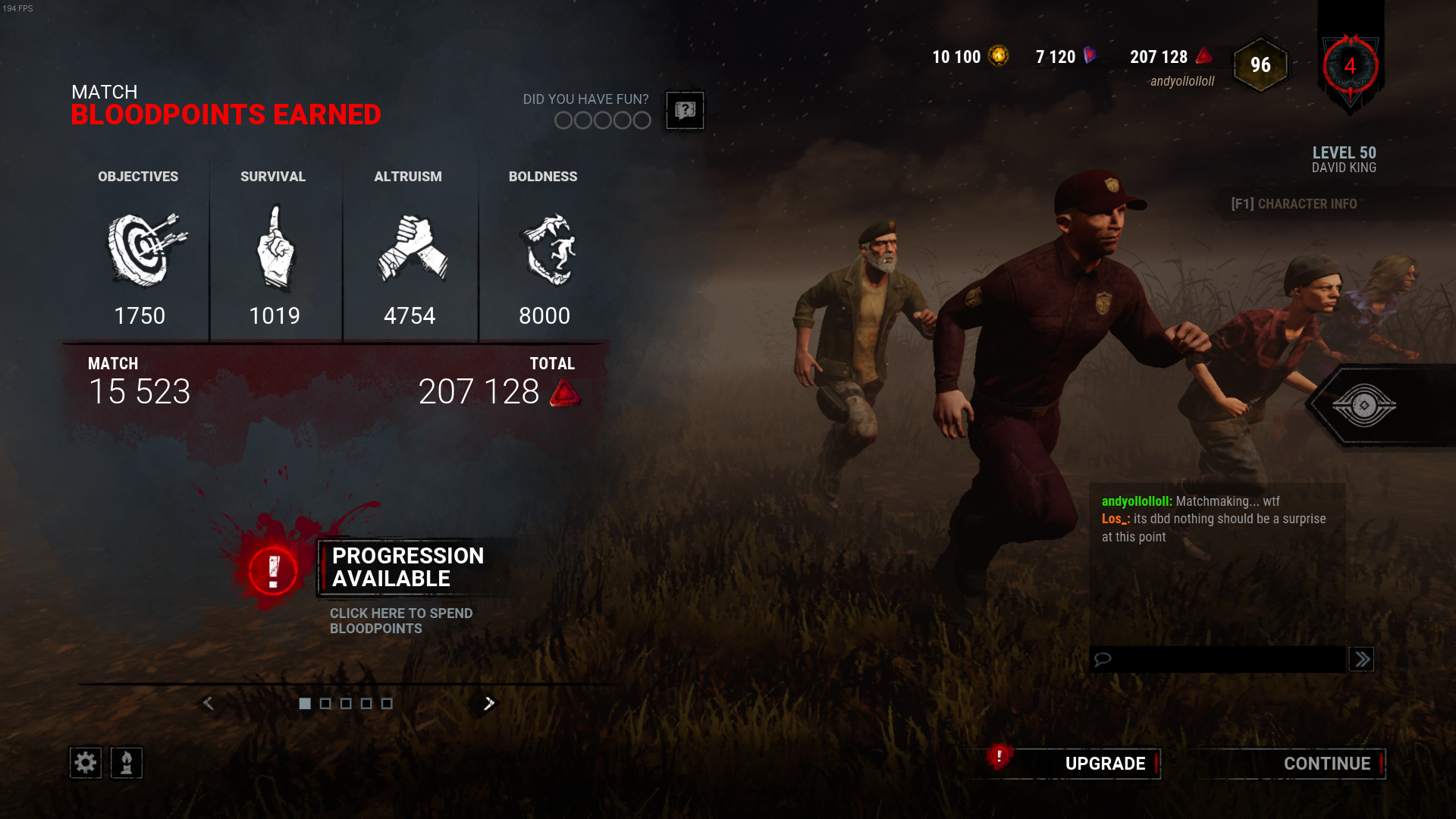Viewport: 1456px width, 819px height.
Task: Click CONTINUE to leave the results screen
Action: [1327, 764]
